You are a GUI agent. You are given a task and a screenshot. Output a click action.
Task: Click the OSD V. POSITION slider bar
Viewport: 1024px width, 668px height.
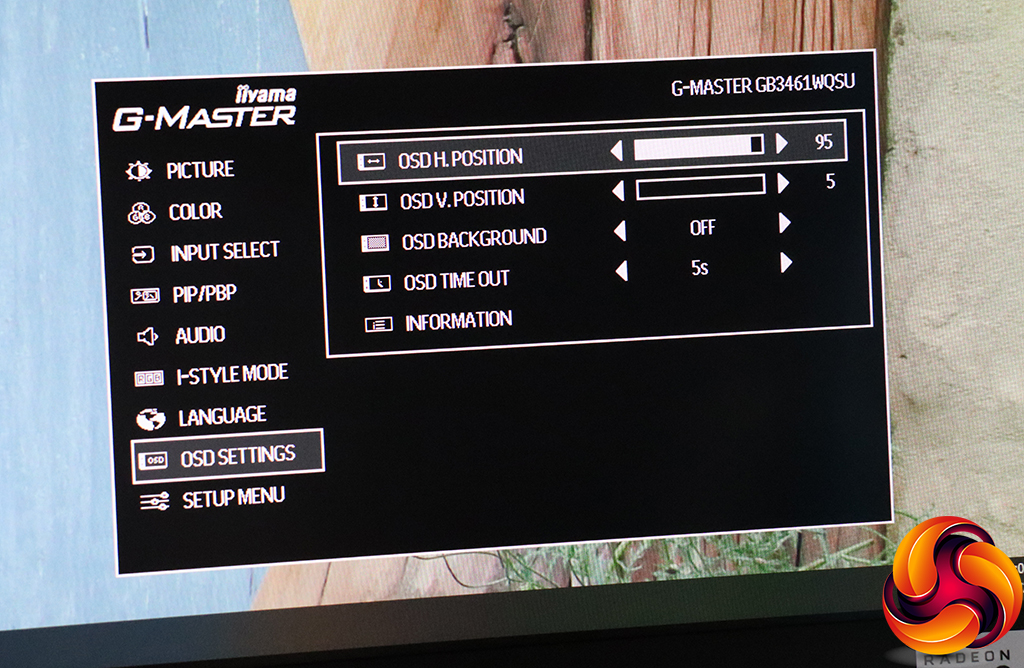pos(700,186)
